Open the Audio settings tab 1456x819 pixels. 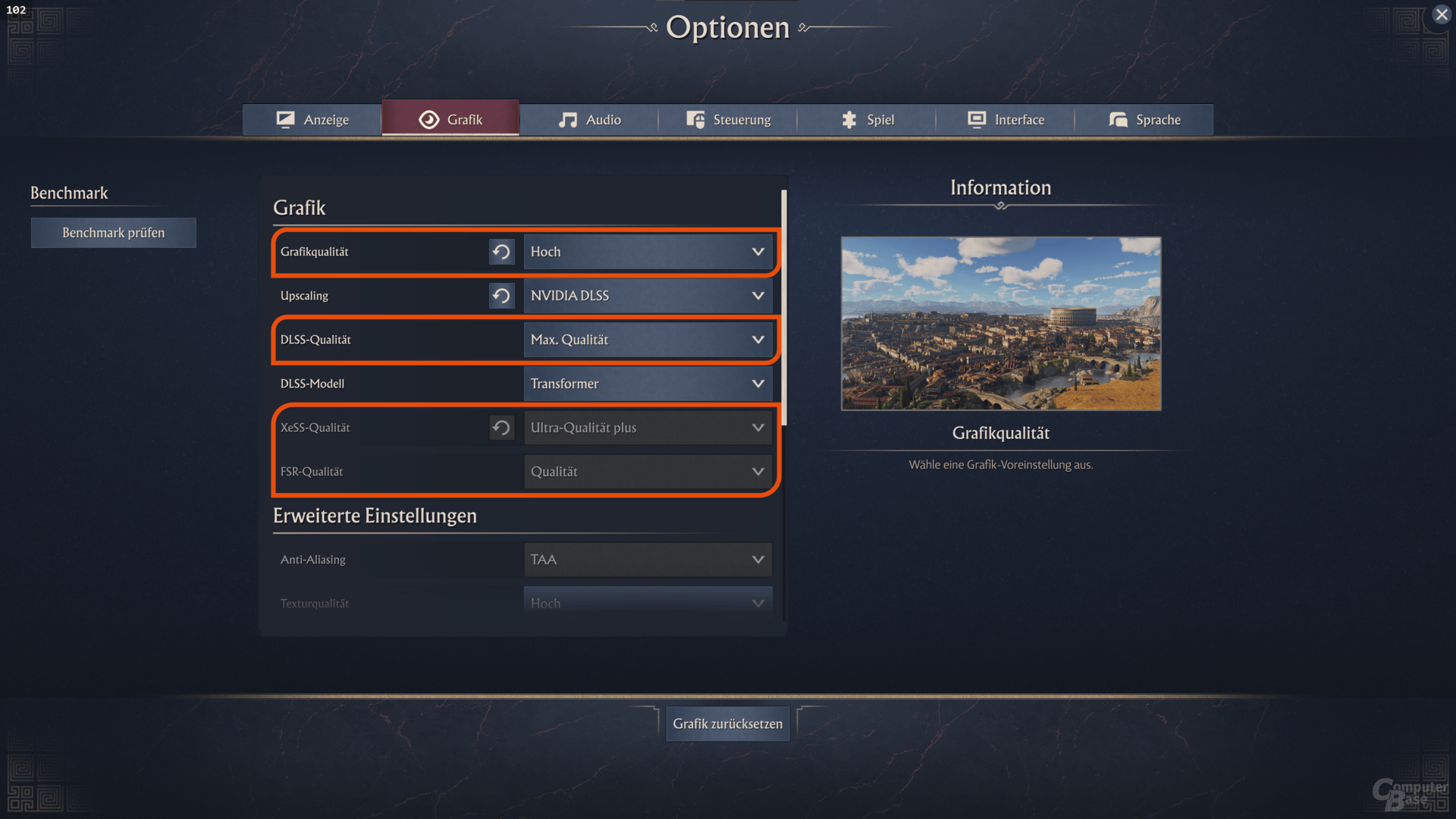tap(589, 120)
